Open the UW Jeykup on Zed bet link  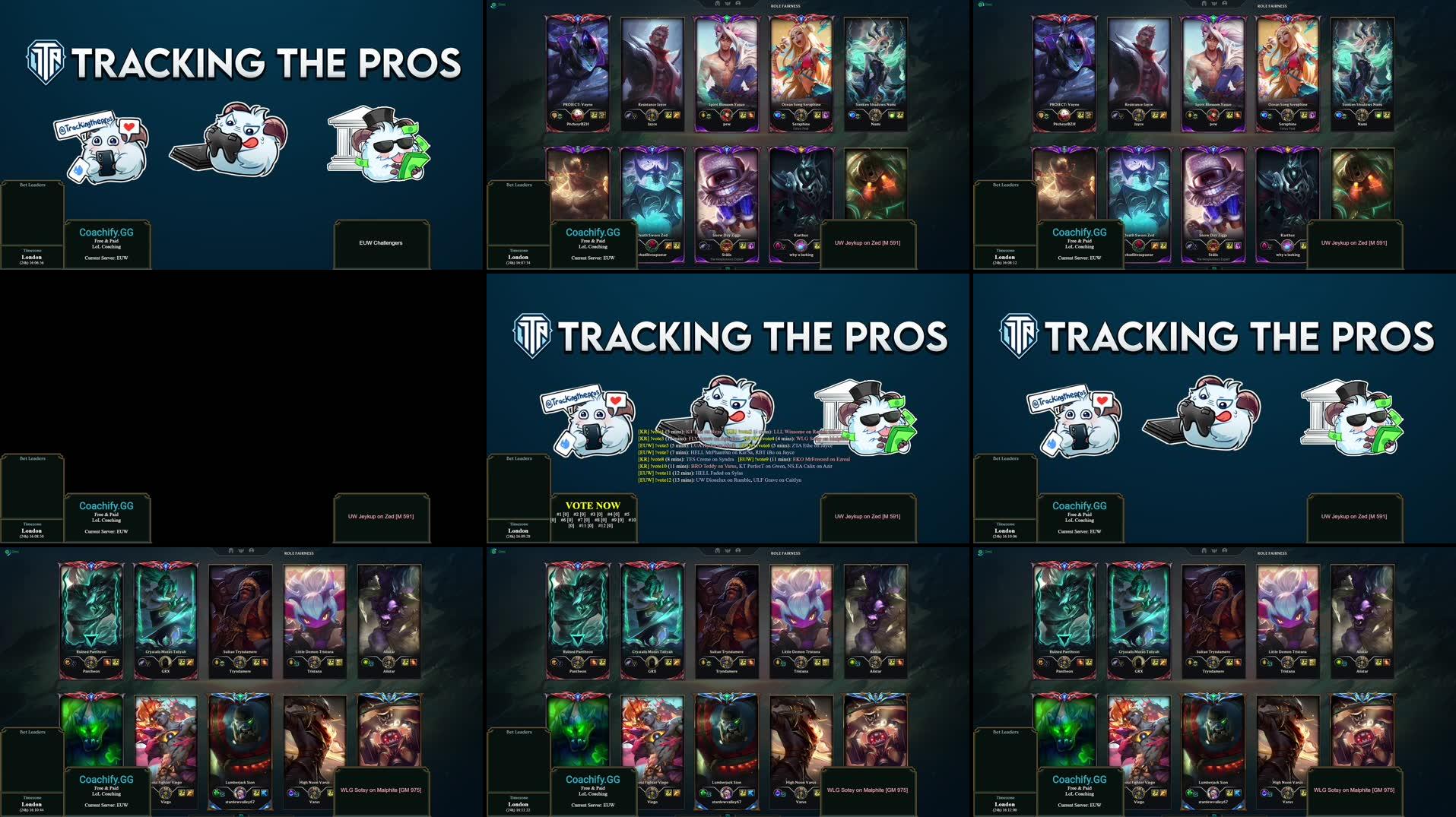point(868,516)
